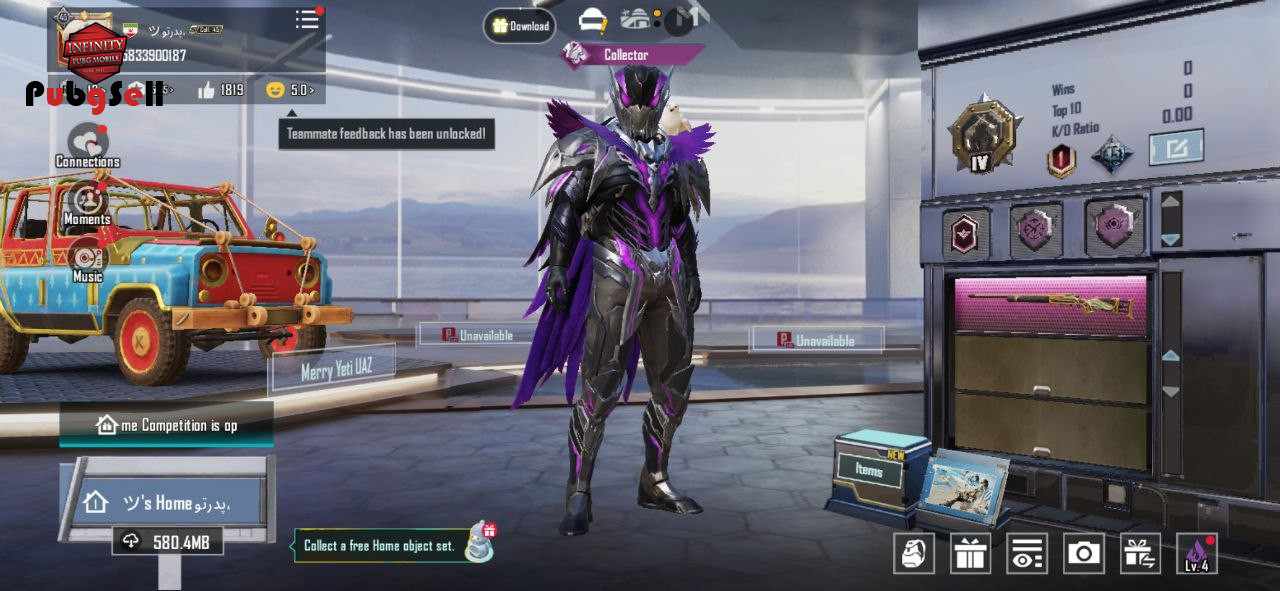Click the blue edit profile button
Viewport: 1280px width, 591px height.
(1176, 148)
